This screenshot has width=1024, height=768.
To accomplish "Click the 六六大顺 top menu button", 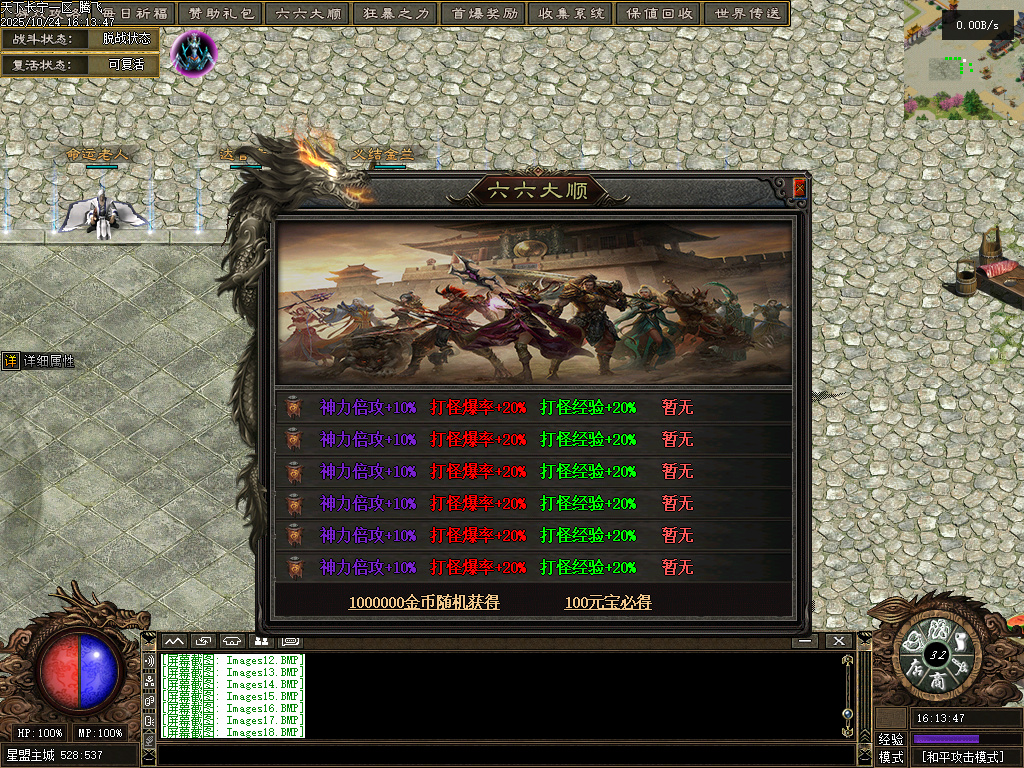I will (x=309, y=14).
